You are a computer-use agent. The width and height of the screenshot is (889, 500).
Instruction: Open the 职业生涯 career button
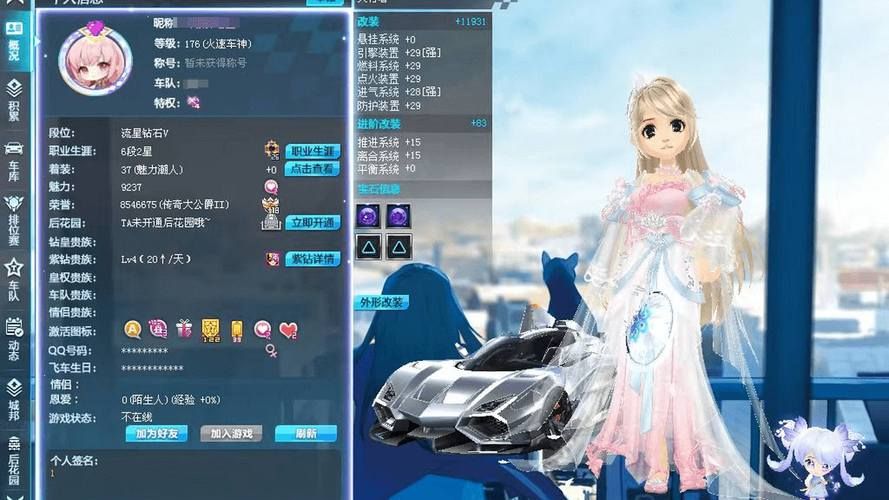click(x=313, y=152)
